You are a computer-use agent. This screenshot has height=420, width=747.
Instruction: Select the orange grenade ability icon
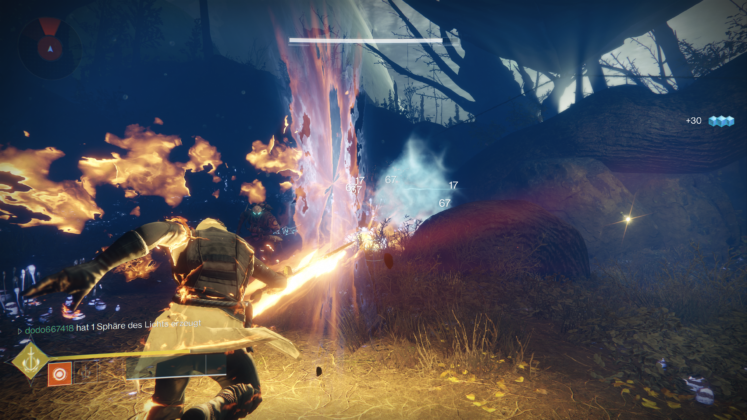point(59,374)
